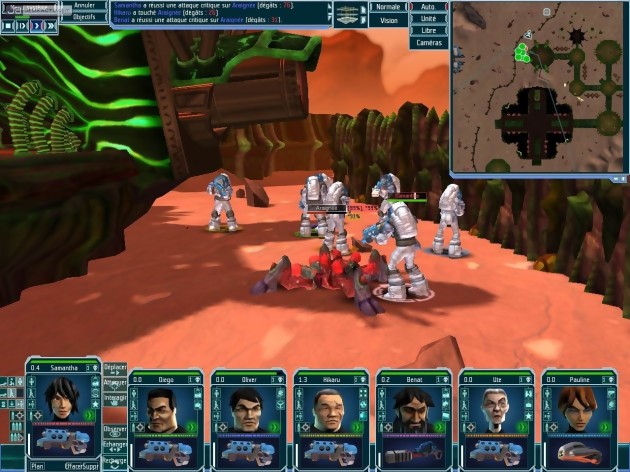Viewport: 630px width, 472px height.
Task: Select Oliver's squad portrait
Action: (x=245, y=408)
